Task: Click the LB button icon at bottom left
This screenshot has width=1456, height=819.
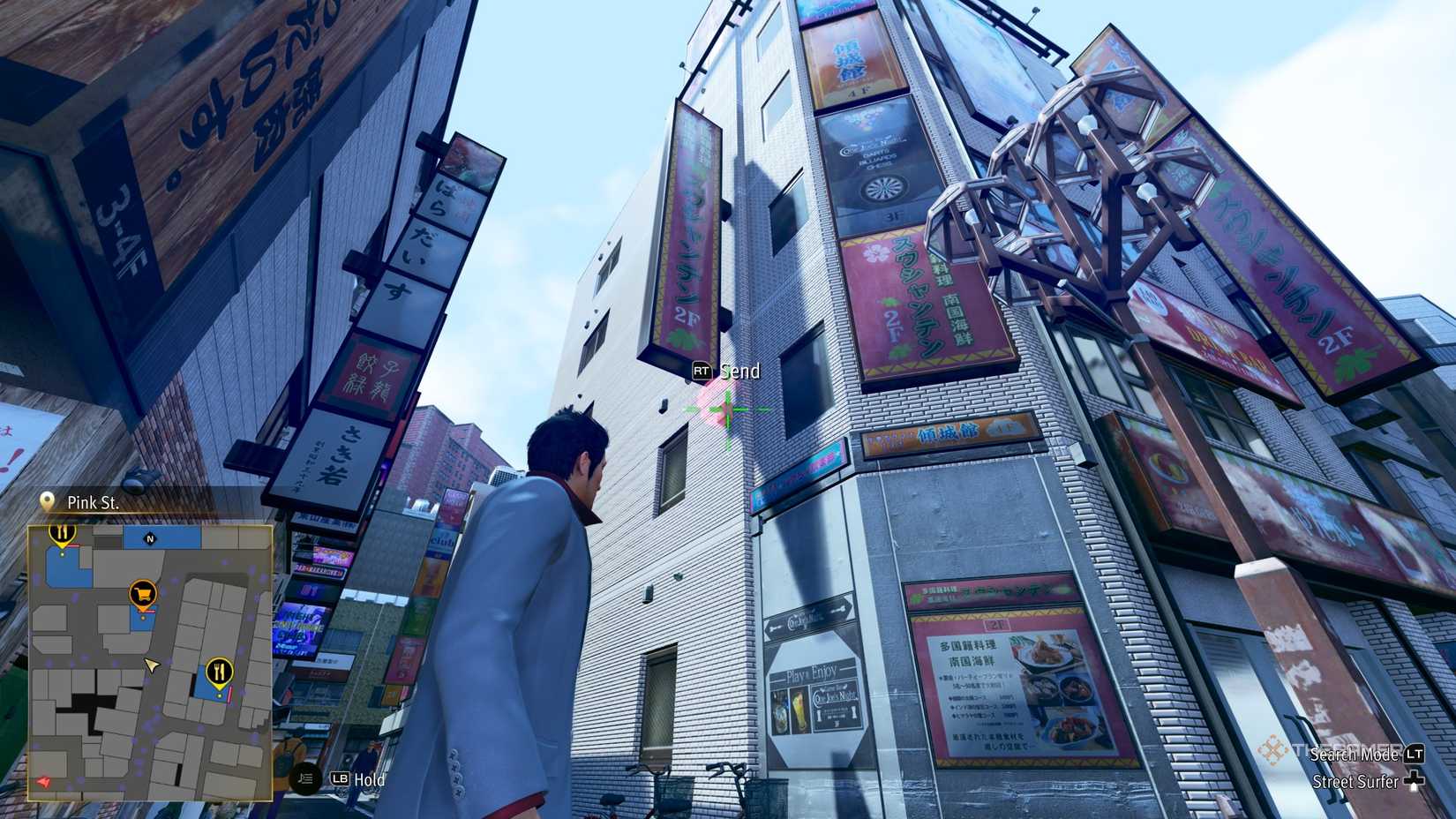Action: coord(340,780)
